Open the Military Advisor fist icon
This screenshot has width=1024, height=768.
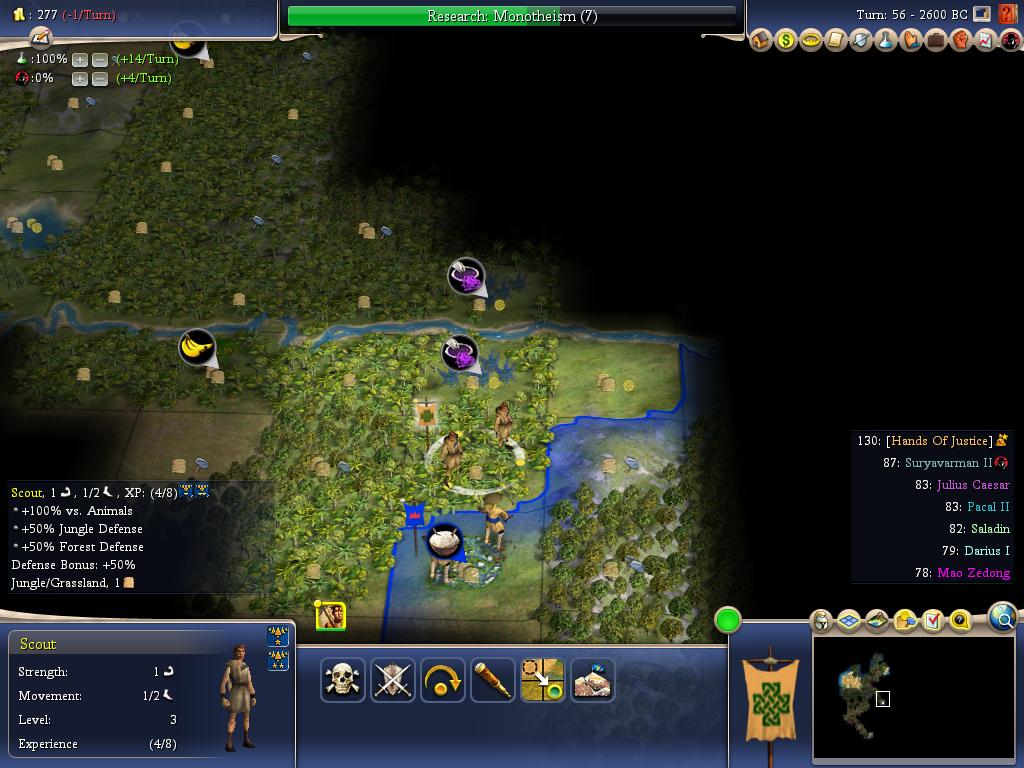(961, 40)
